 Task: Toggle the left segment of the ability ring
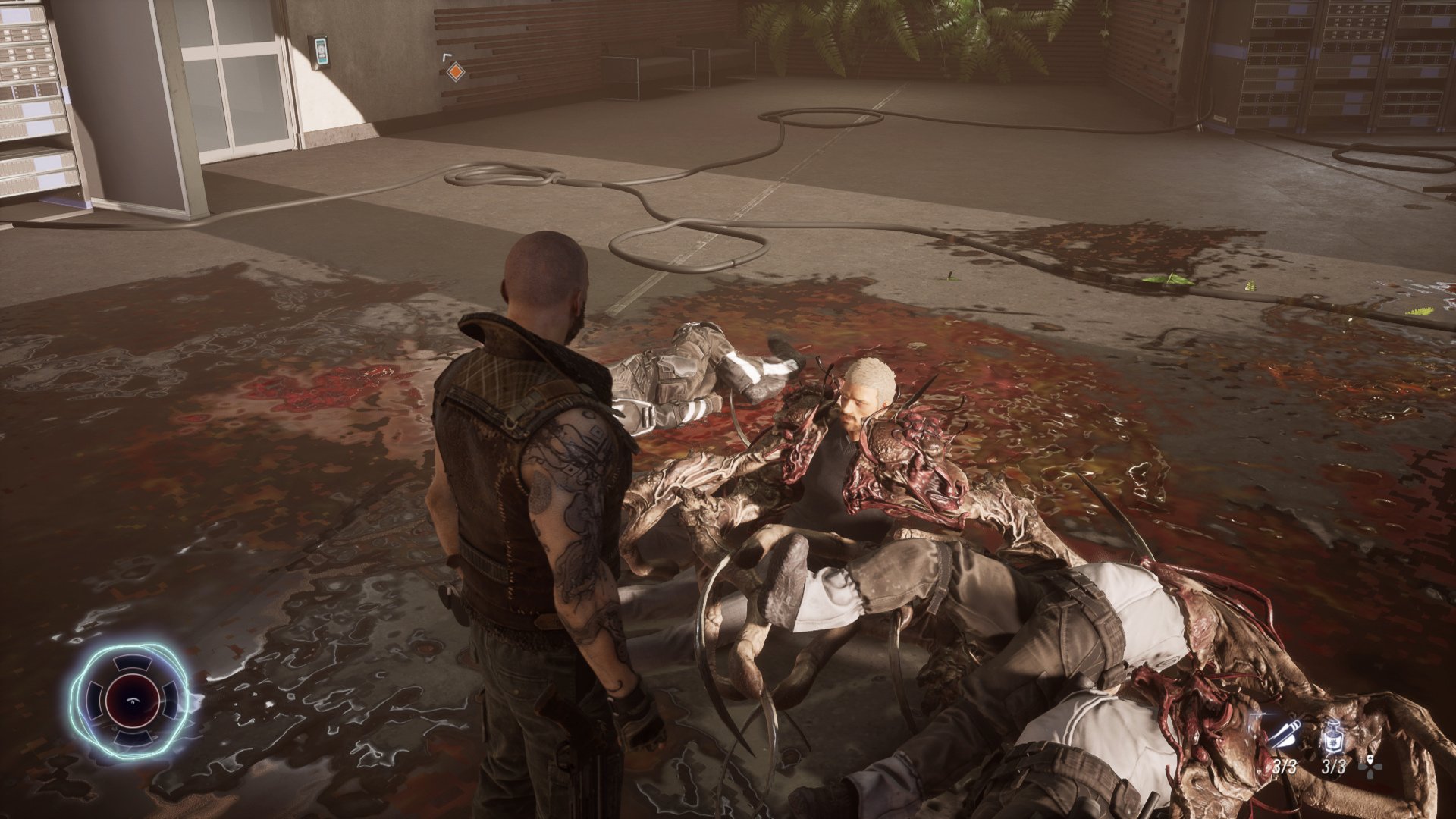tap(94, 699)
